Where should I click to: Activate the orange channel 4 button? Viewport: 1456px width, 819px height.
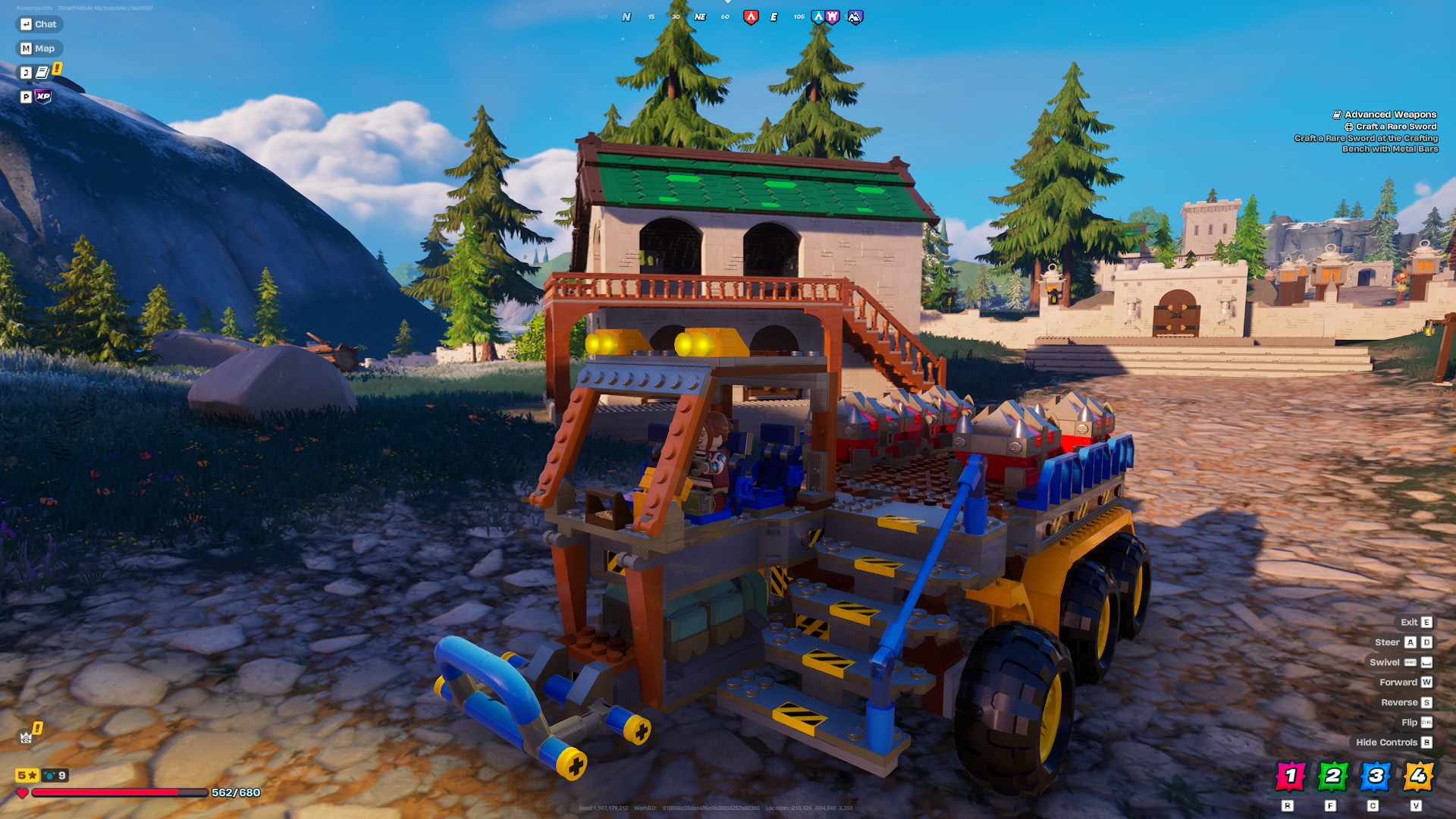point(1417,776)
